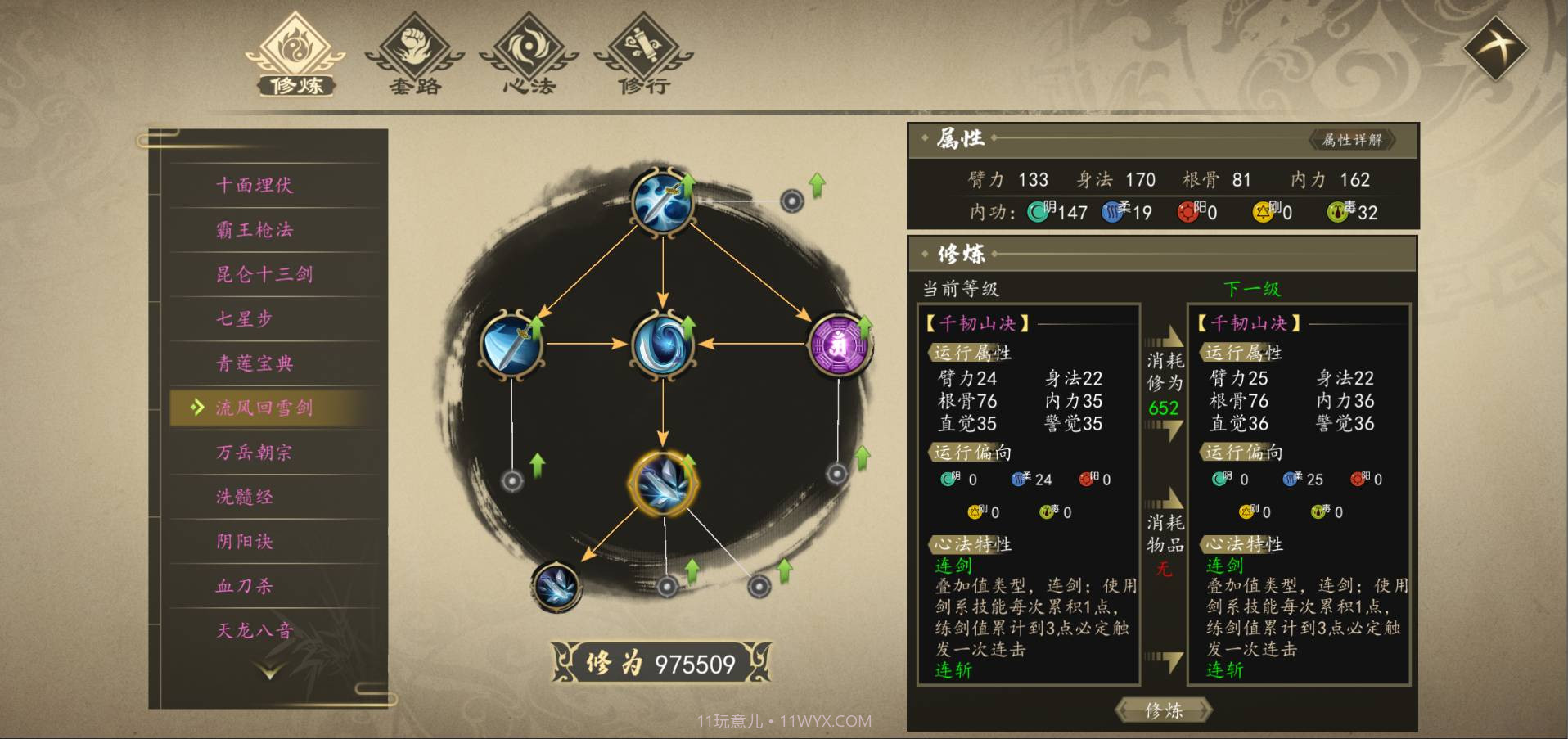Choose the 万岳朝宗 entry
The image size is (1568, 739).
click(x=255, y=453)
